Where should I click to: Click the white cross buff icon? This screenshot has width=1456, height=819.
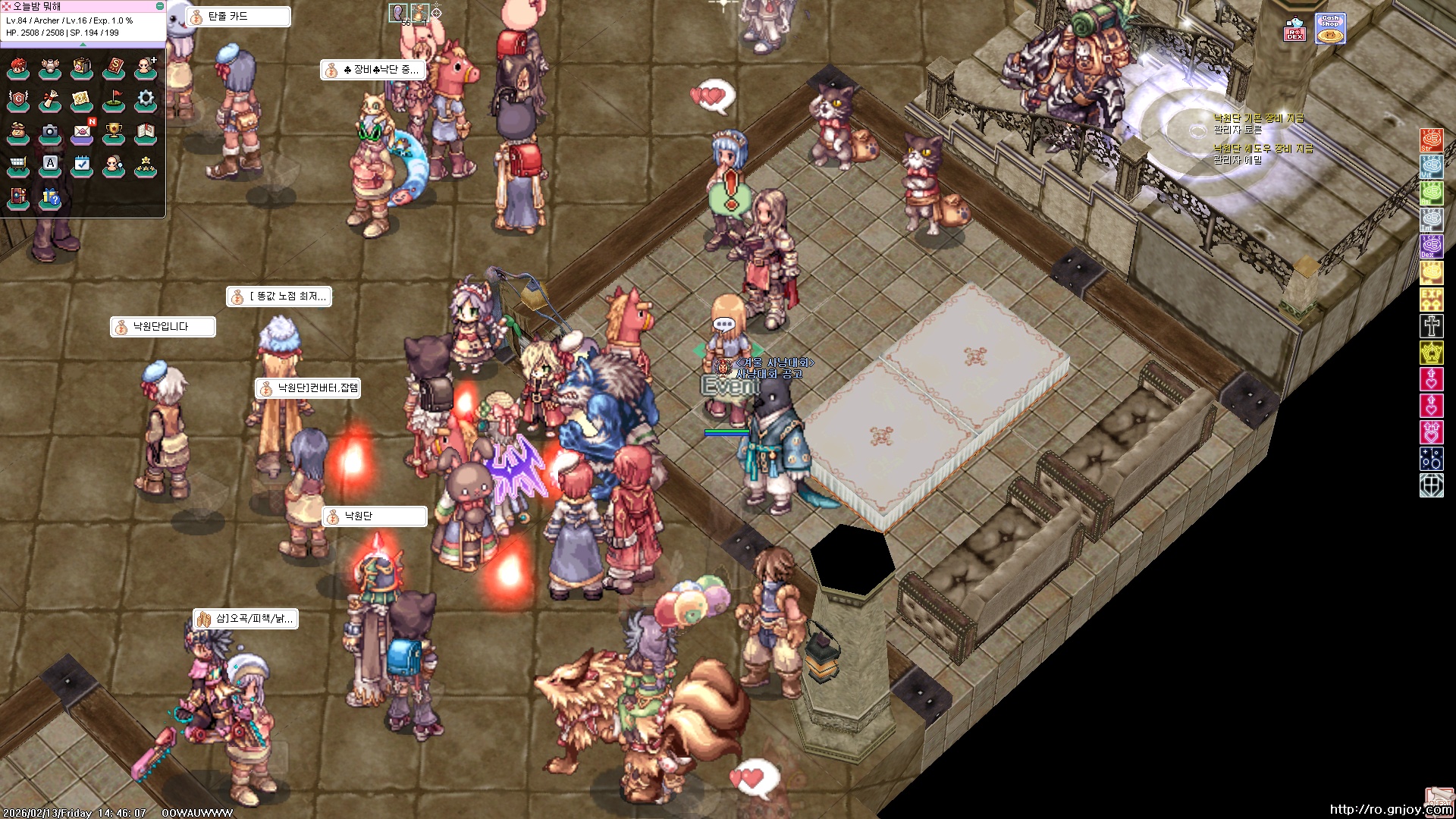tap(1431, 326)
